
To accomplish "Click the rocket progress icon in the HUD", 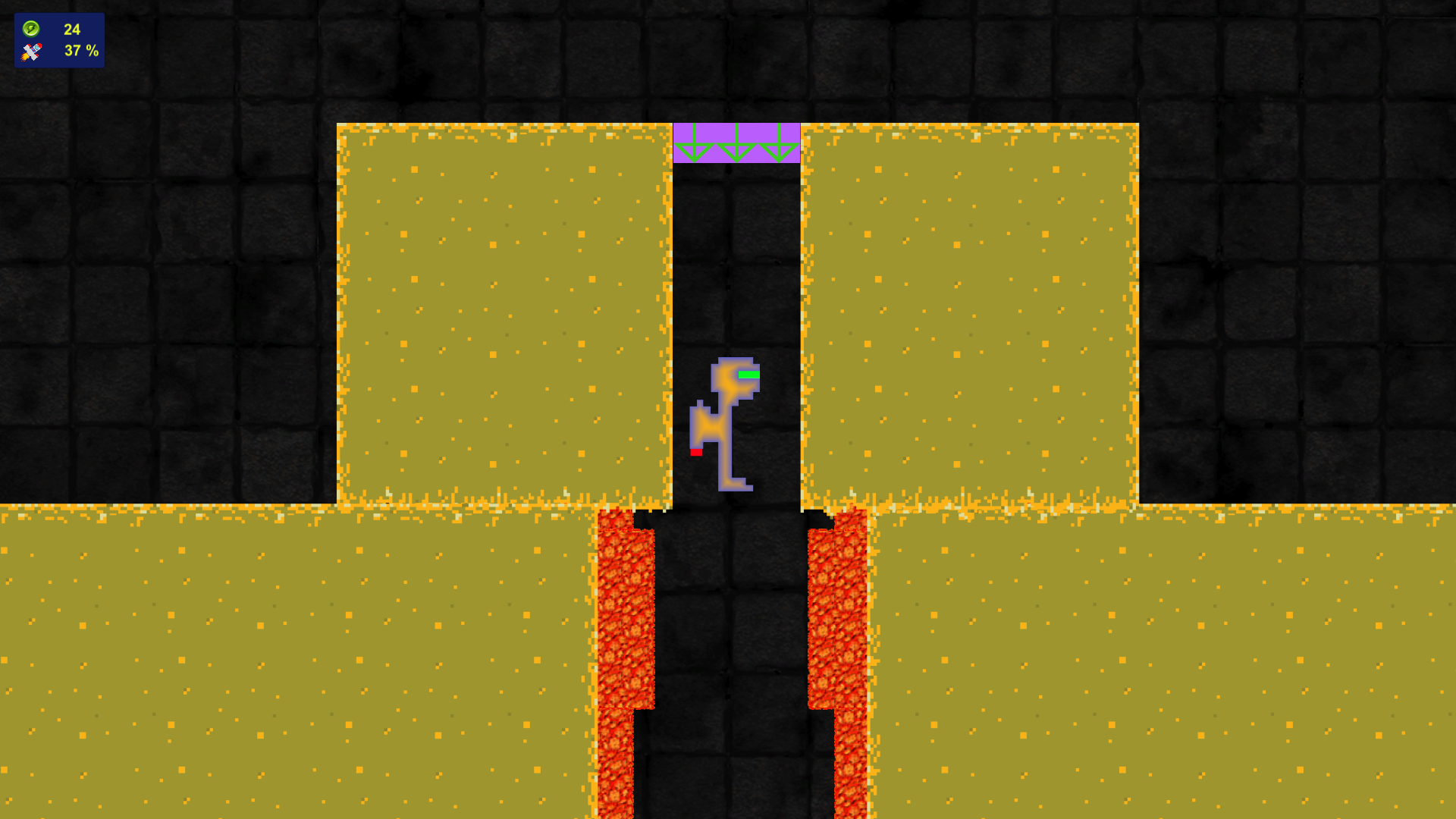I will [x=30, y=52].
